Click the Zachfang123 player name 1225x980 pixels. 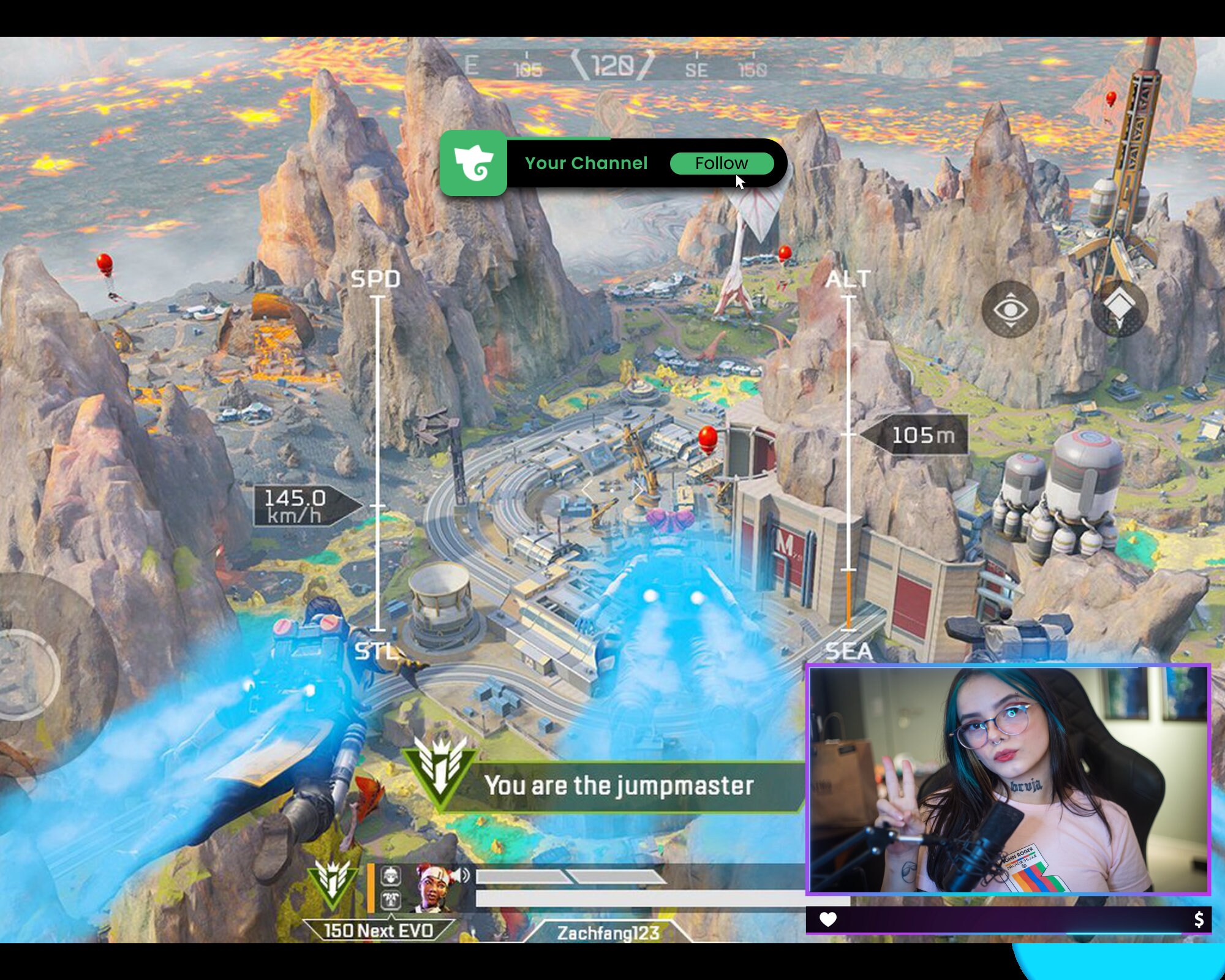(608, 932)
